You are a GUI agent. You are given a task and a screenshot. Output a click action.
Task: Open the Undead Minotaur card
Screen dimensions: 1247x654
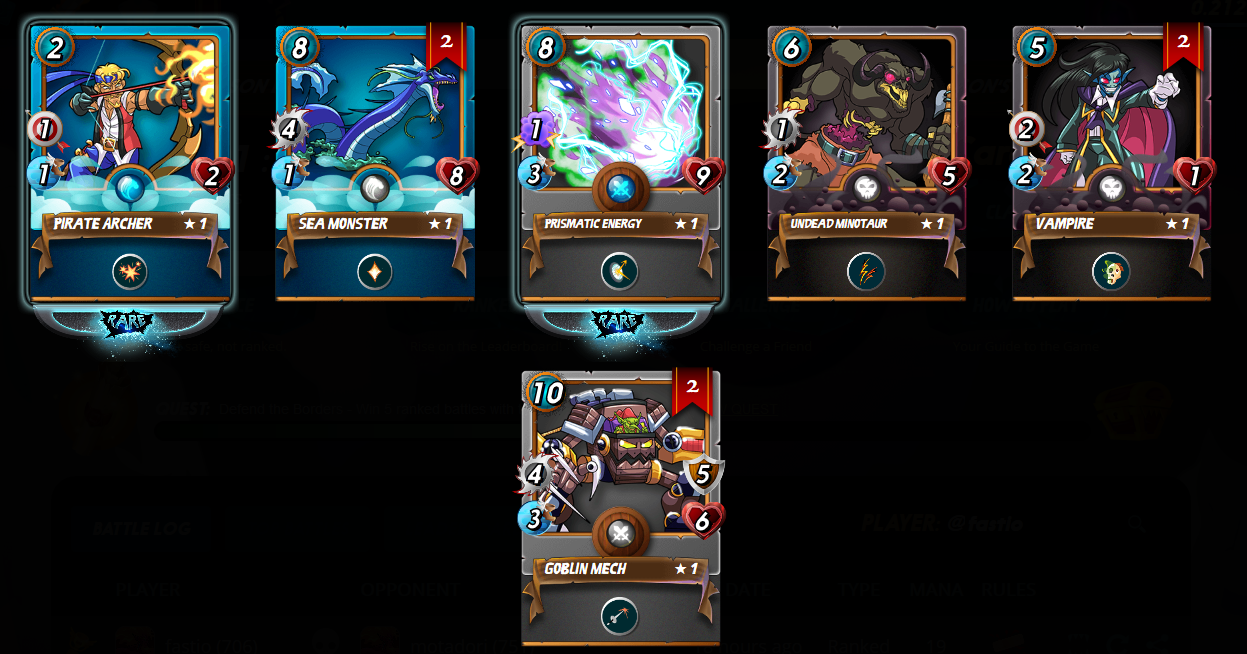[866, 110]
